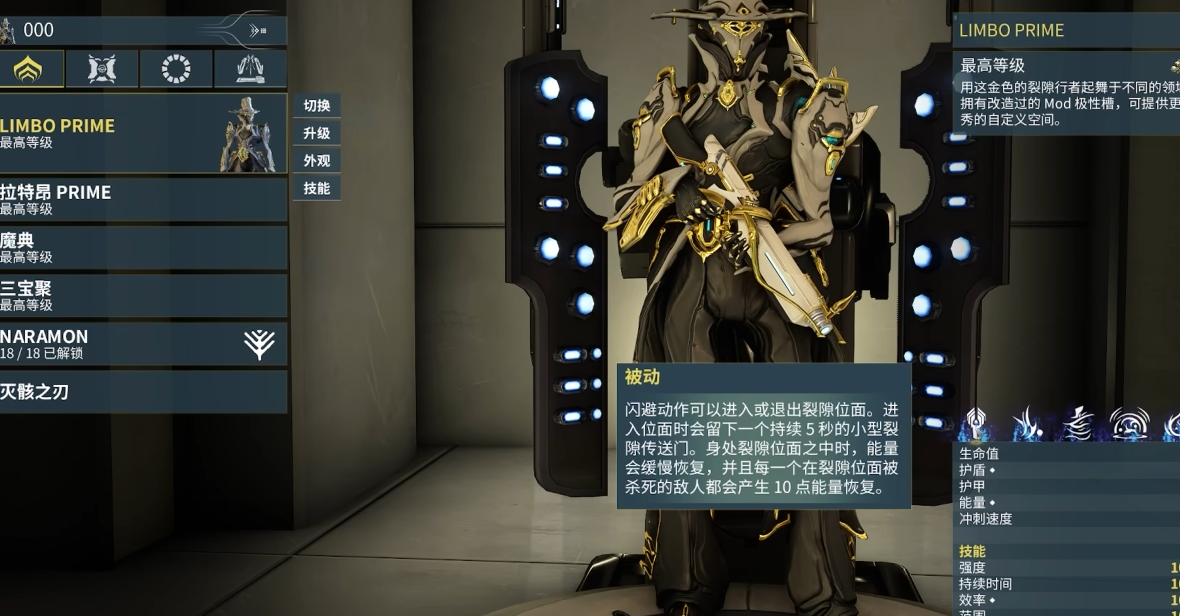The width and height of the screenshot is (1180, 616).
Task: Open the 外观 appearance menu
Action: (x=316, y=160)
